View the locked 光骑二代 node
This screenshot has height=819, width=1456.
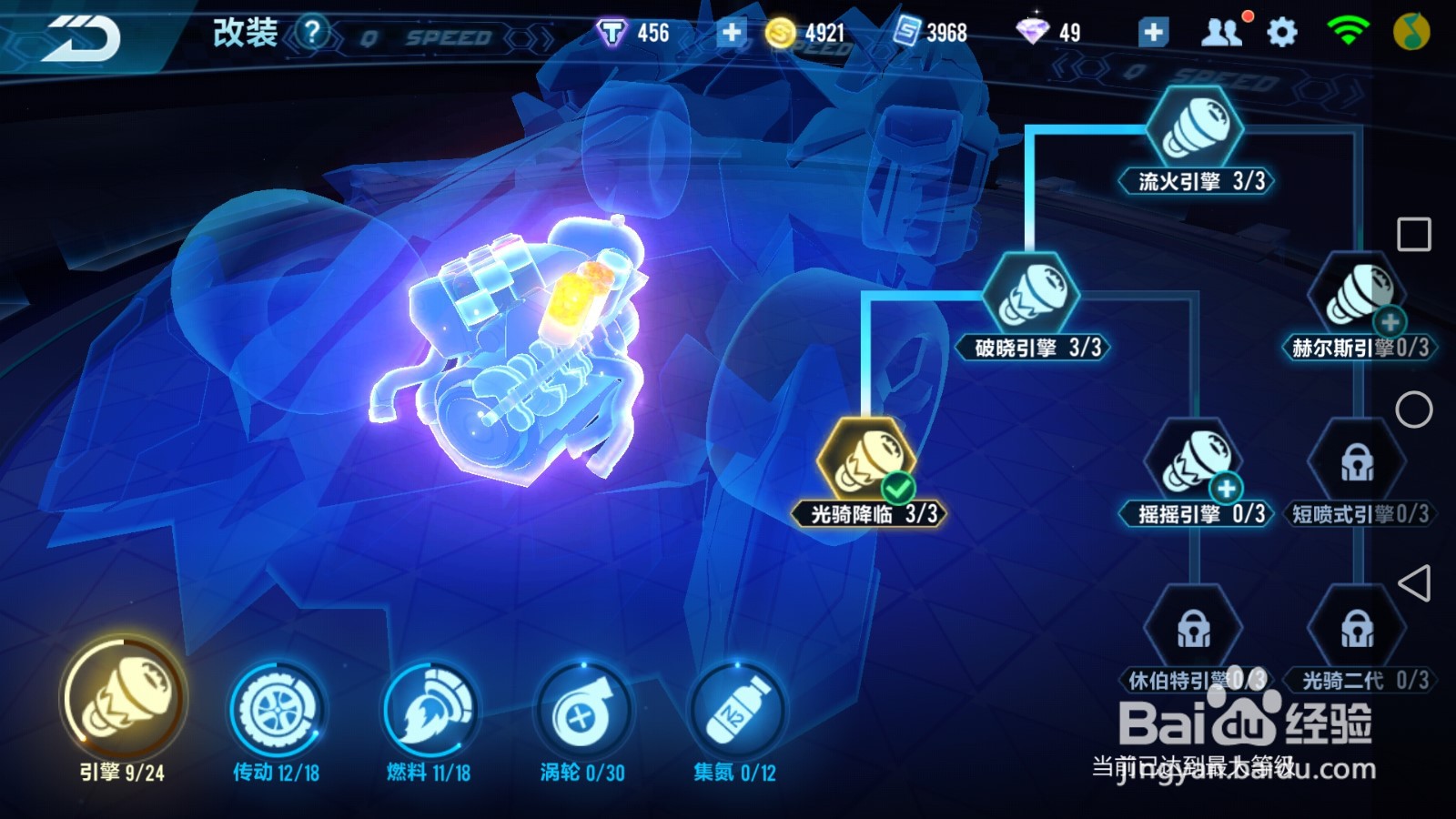point(1356,628)
